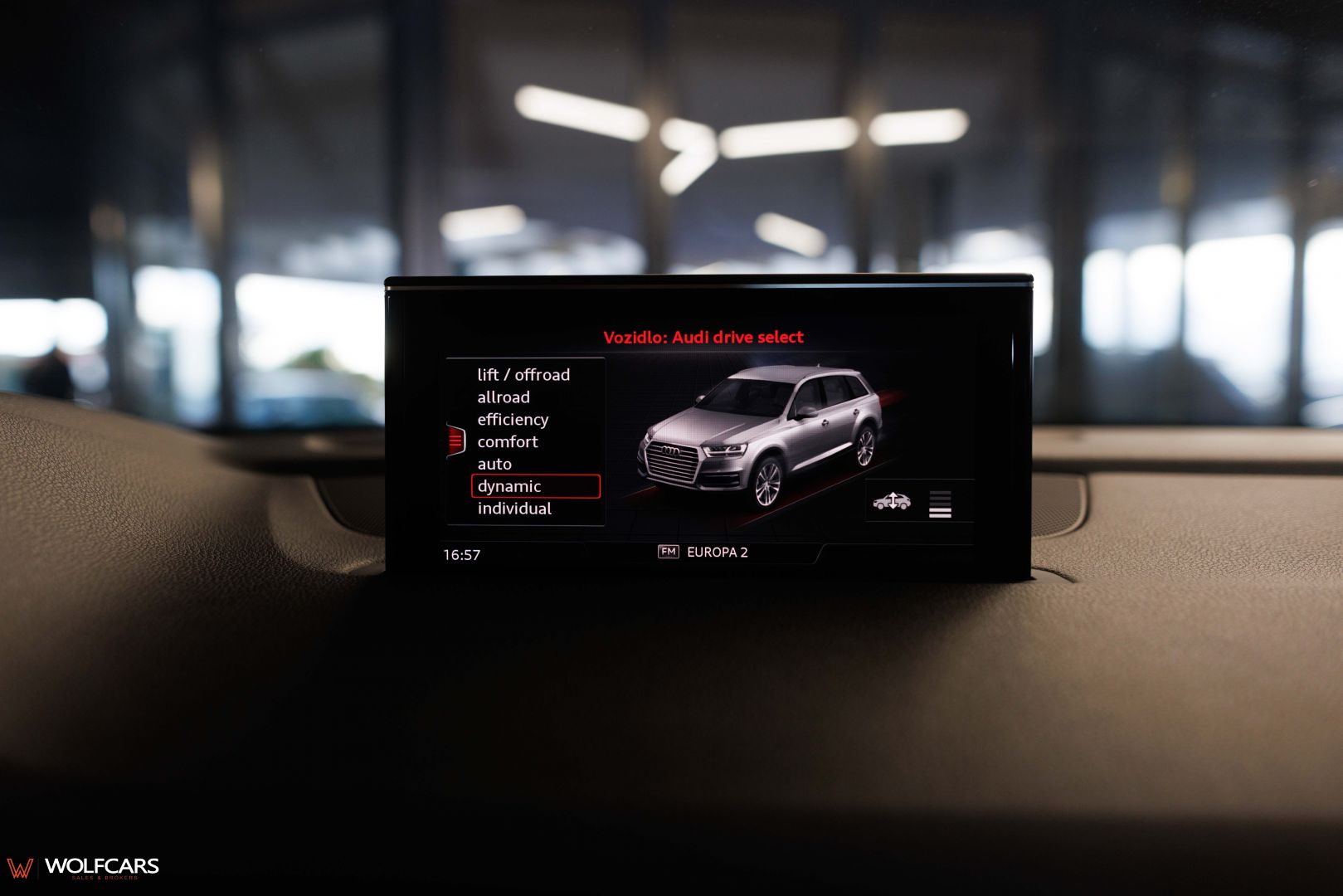The width and height of the screenshot is (1343, 896).
Task: Open the red side menu handle
Action: [456, 441]
